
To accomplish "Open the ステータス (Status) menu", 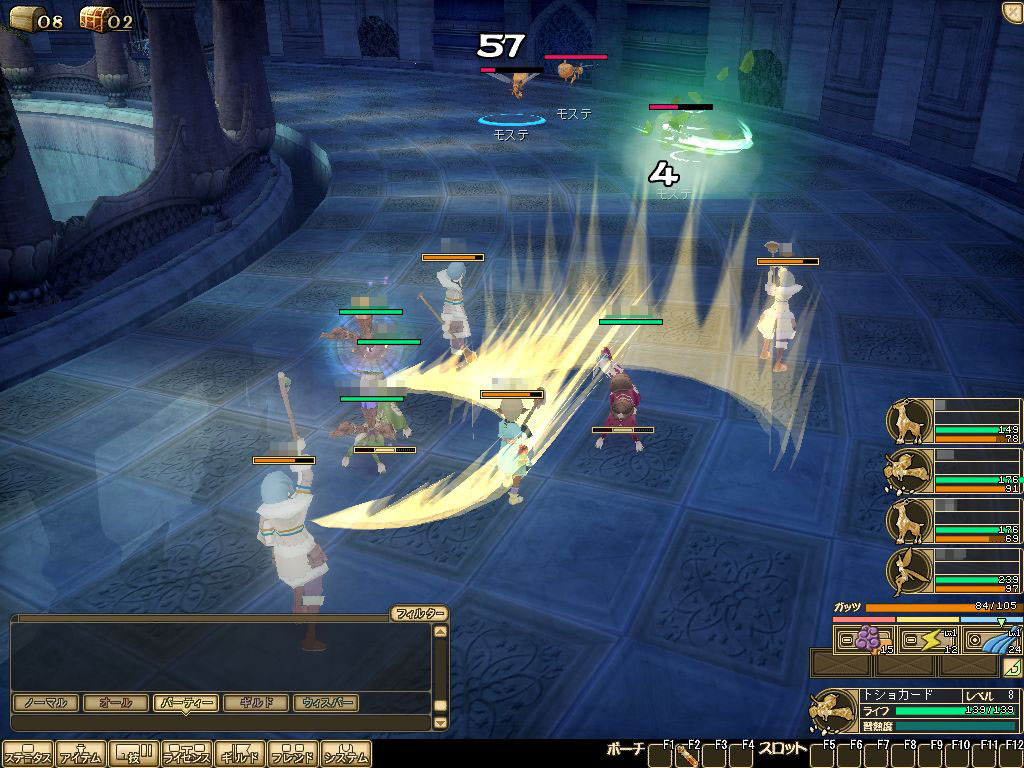I will [26, 755].
